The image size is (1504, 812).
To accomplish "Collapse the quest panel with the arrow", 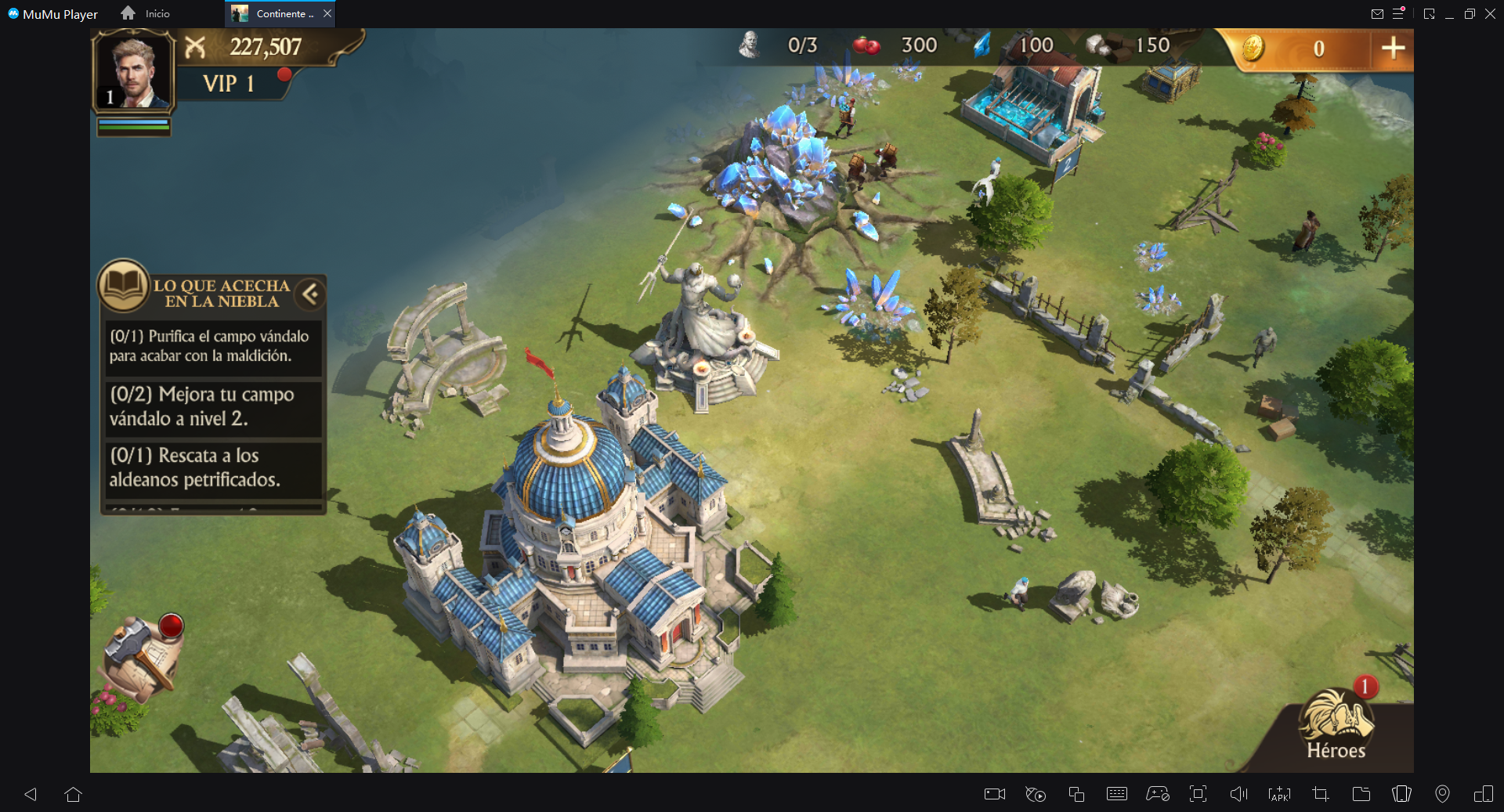I will pyautogui.click(x=310, y=294).
